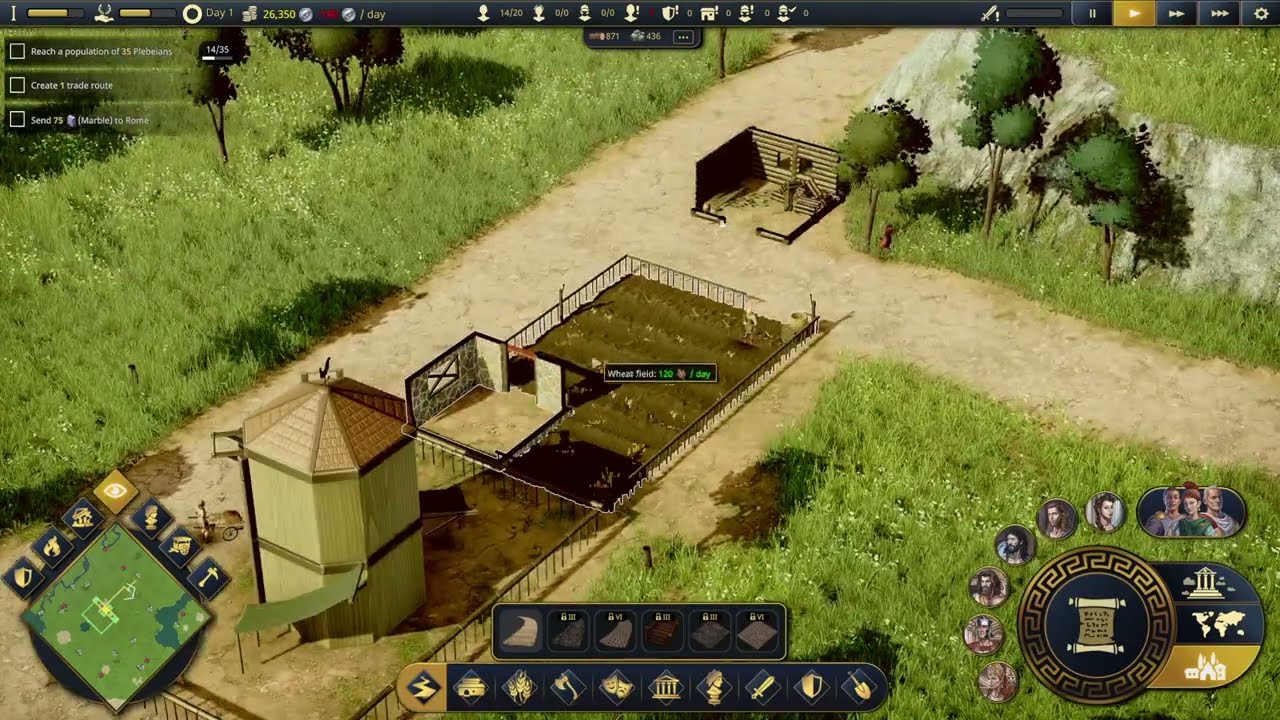This screenshot has width=1280, height=720.
Task: Expand the resource bar ellipsis button
Action: click(682, 37)
